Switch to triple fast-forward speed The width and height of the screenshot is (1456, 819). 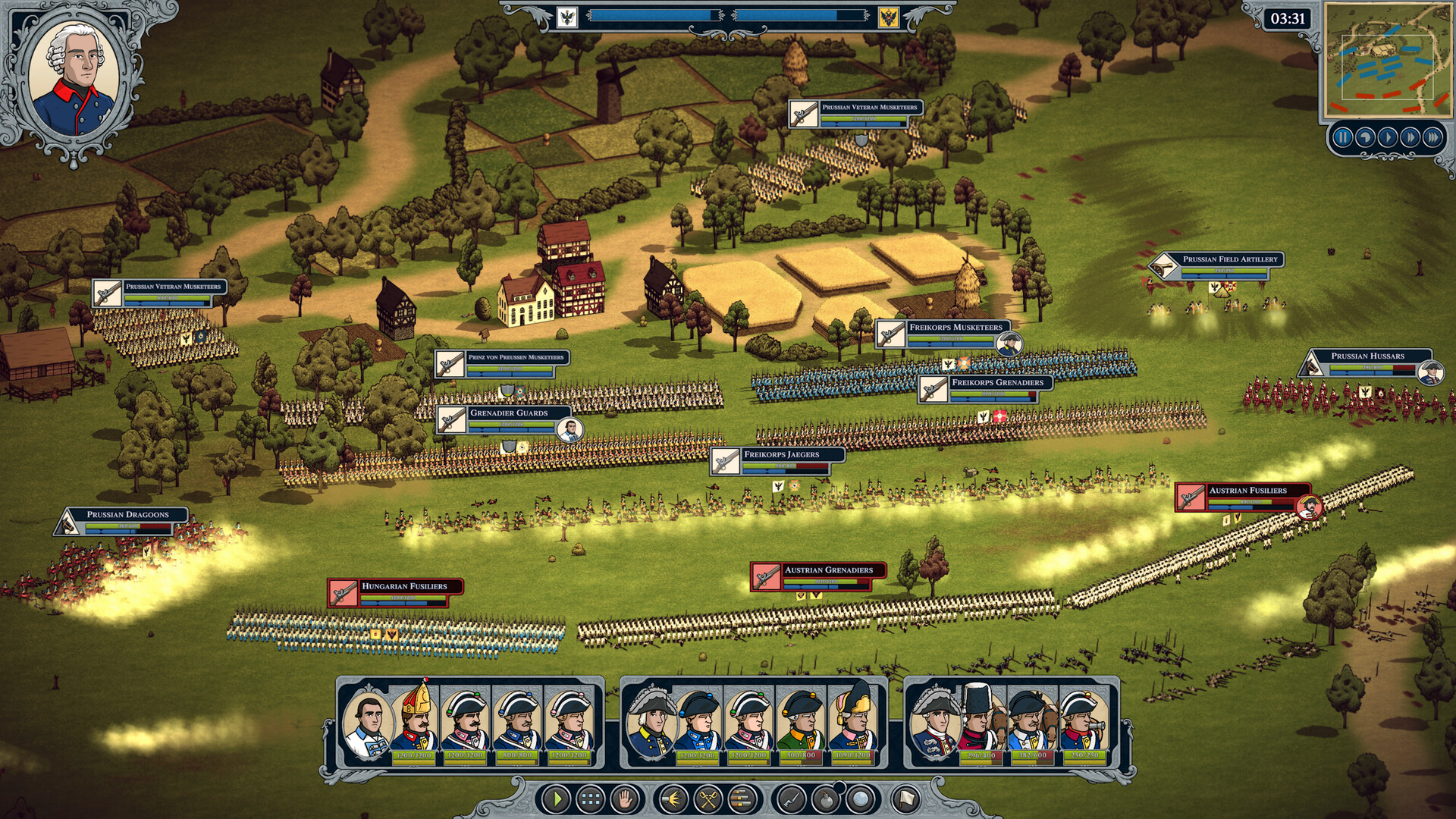[x=1433, y=137]
